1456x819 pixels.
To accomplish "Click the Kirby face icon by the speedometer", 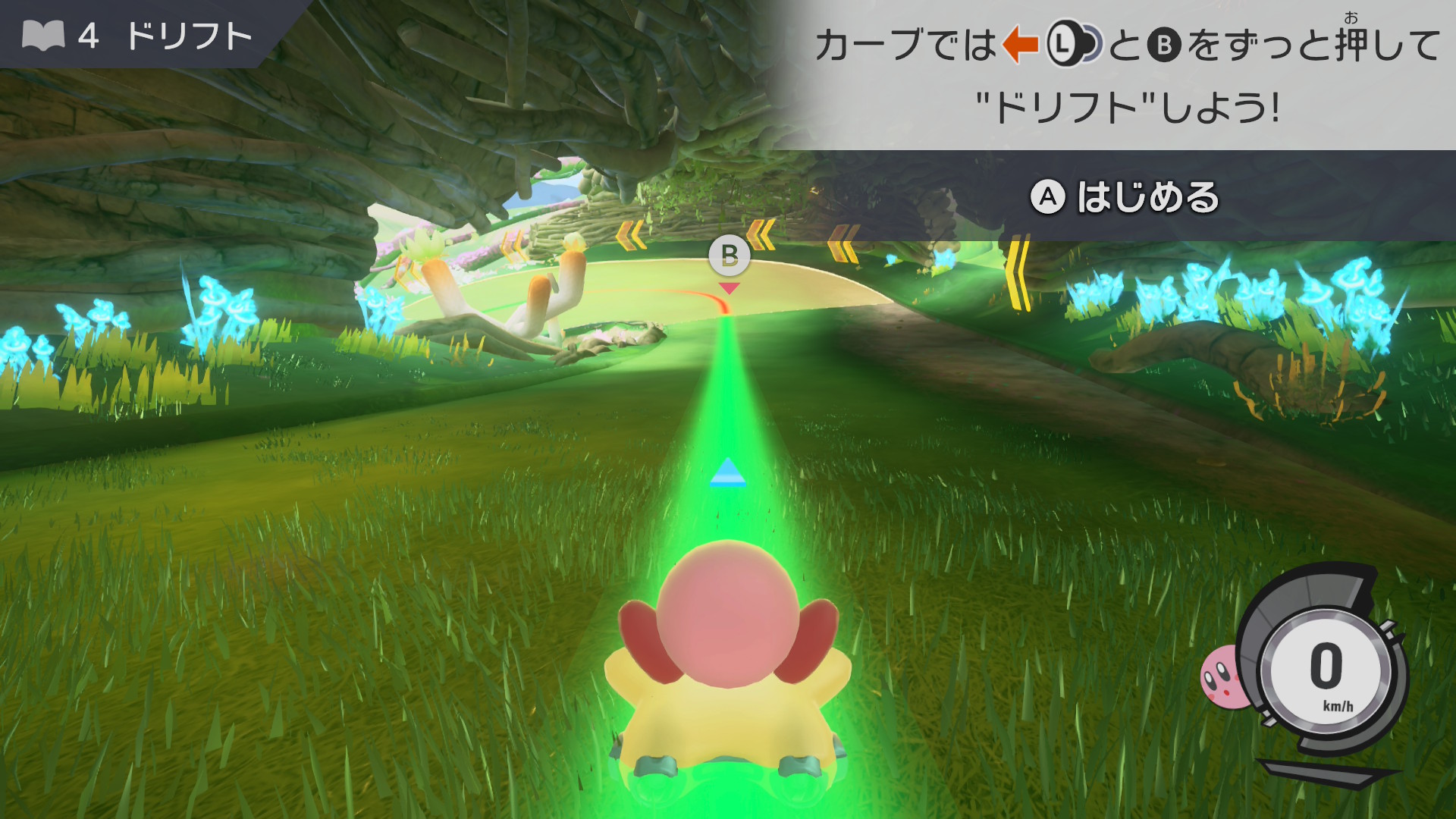I will point(1221,676).
